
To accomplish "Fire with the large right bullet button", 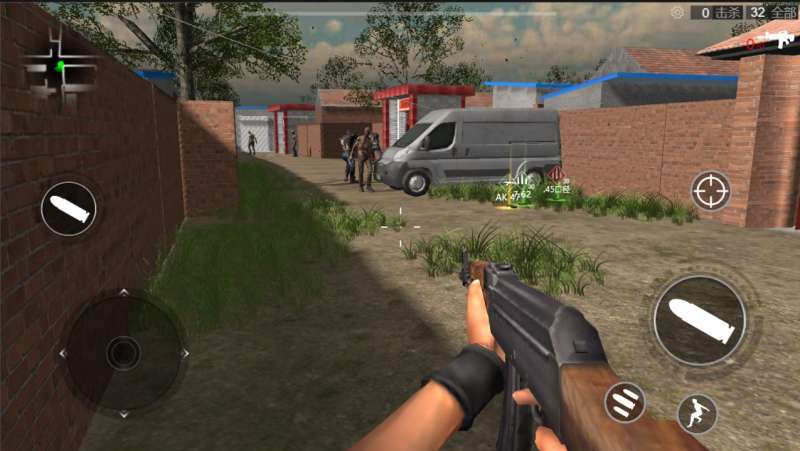I will [x=699, y=320].
